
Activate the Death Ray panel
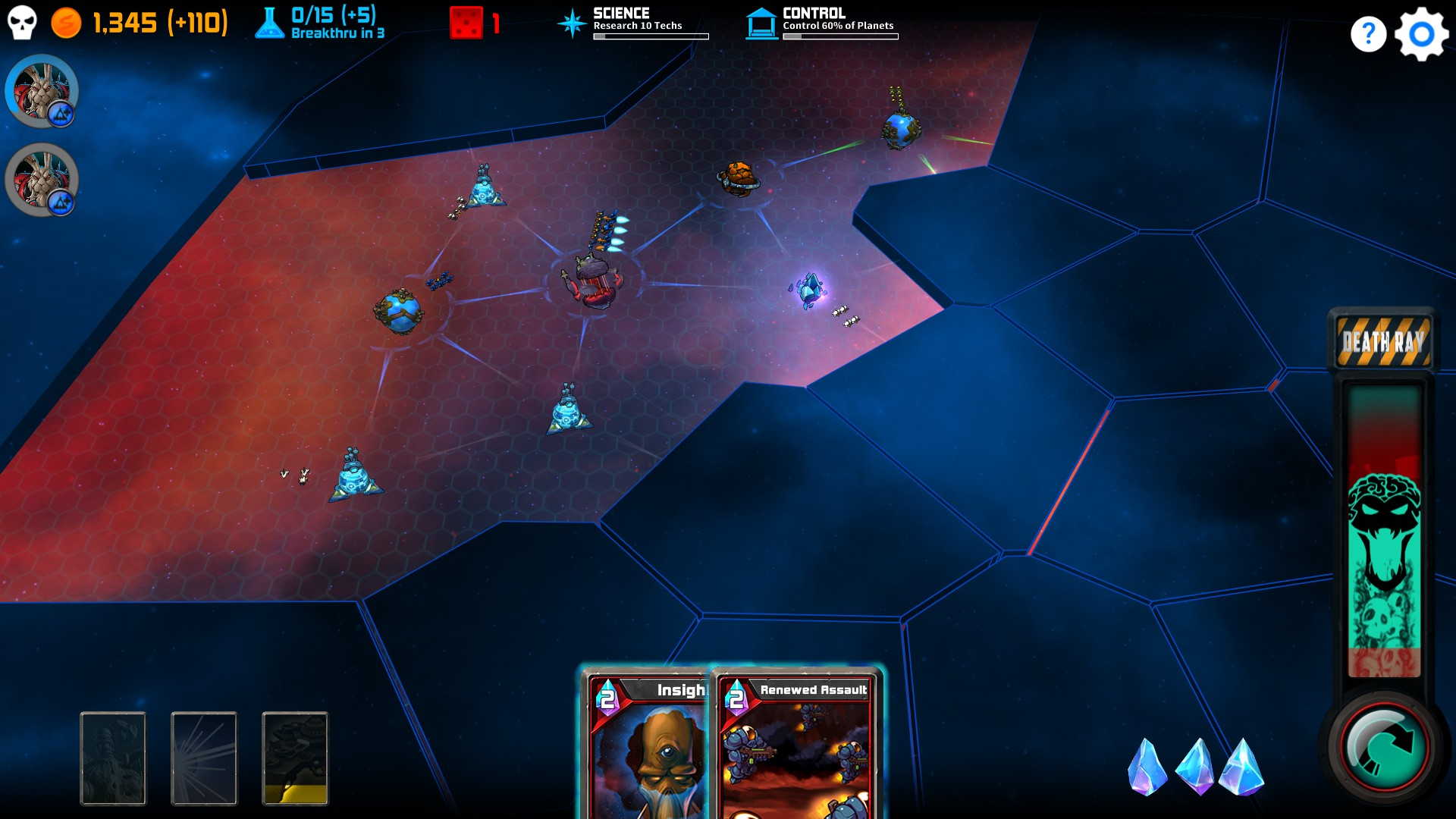(x=1383, y=341)
